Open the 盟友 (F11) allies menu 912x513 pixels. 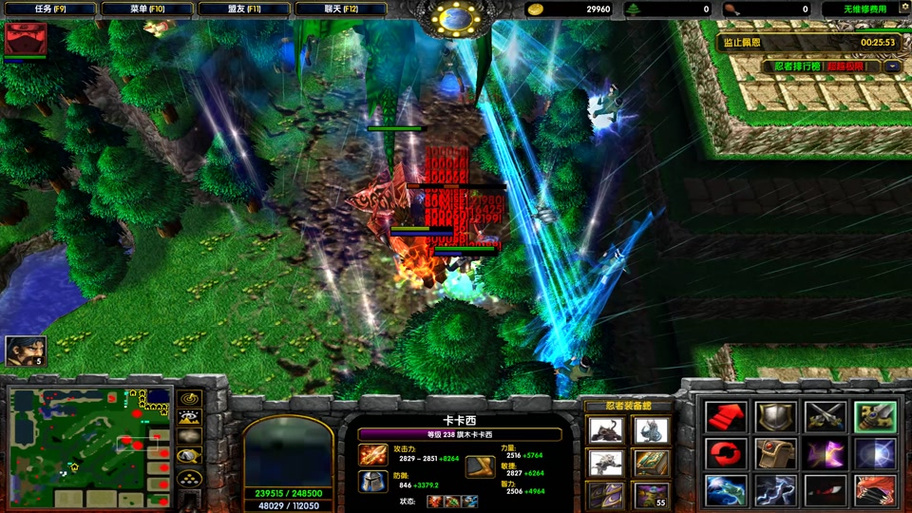(x=244, y=9)
